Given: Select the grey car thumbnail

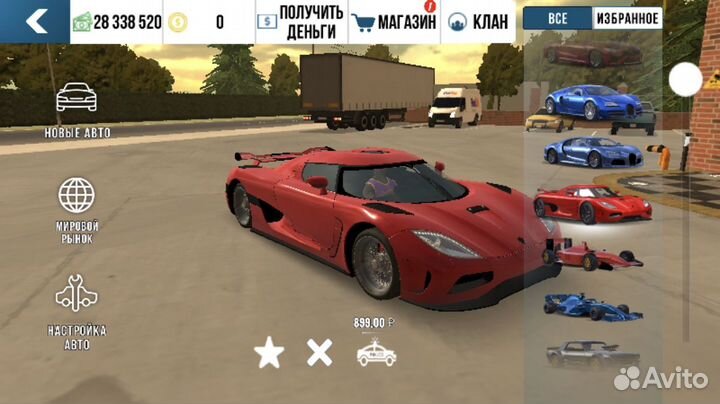Looking at the screenshot, I should [593, 354].
